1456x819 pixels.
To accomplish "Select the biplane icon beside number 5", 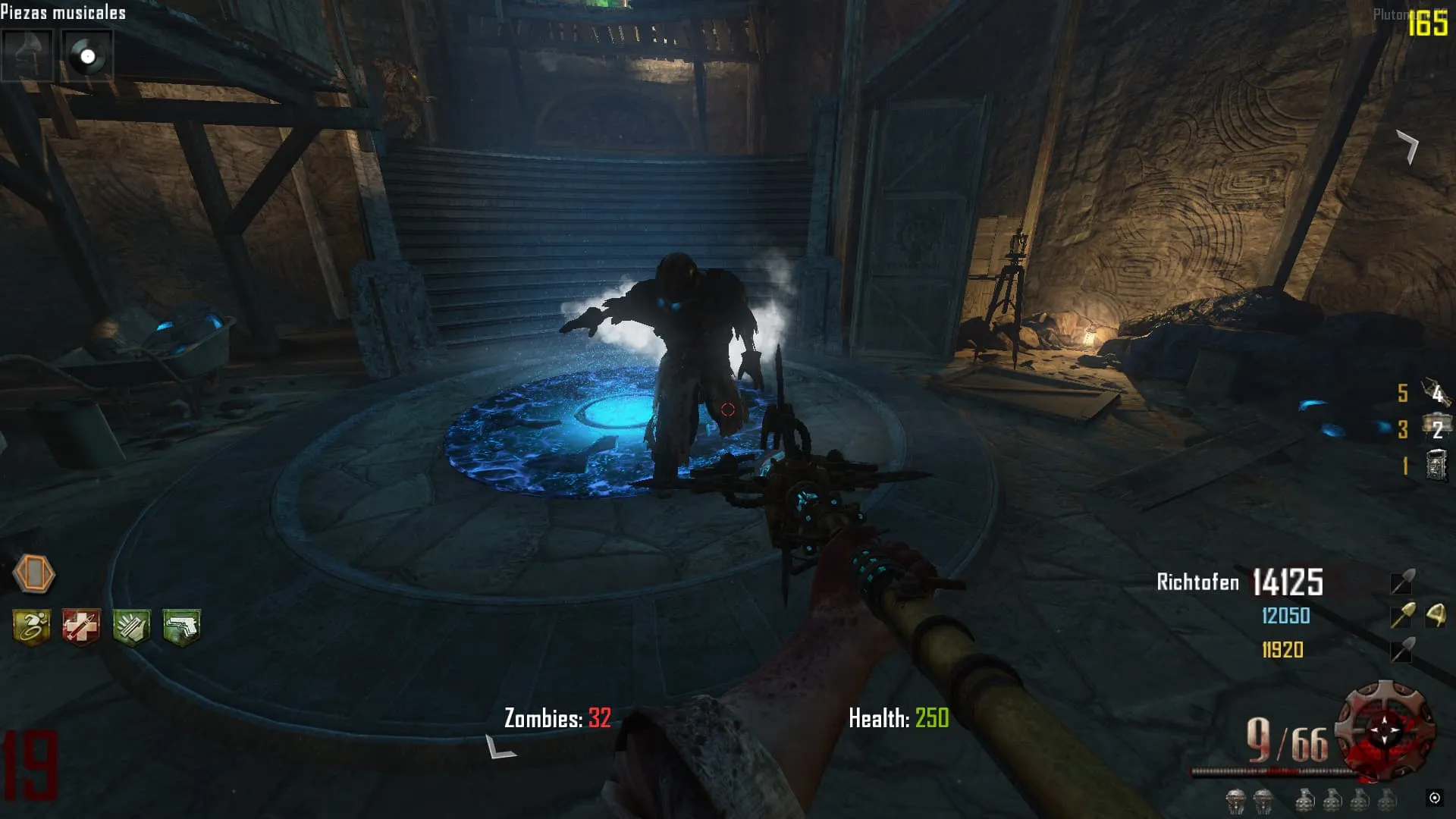I will [1436, 392].
